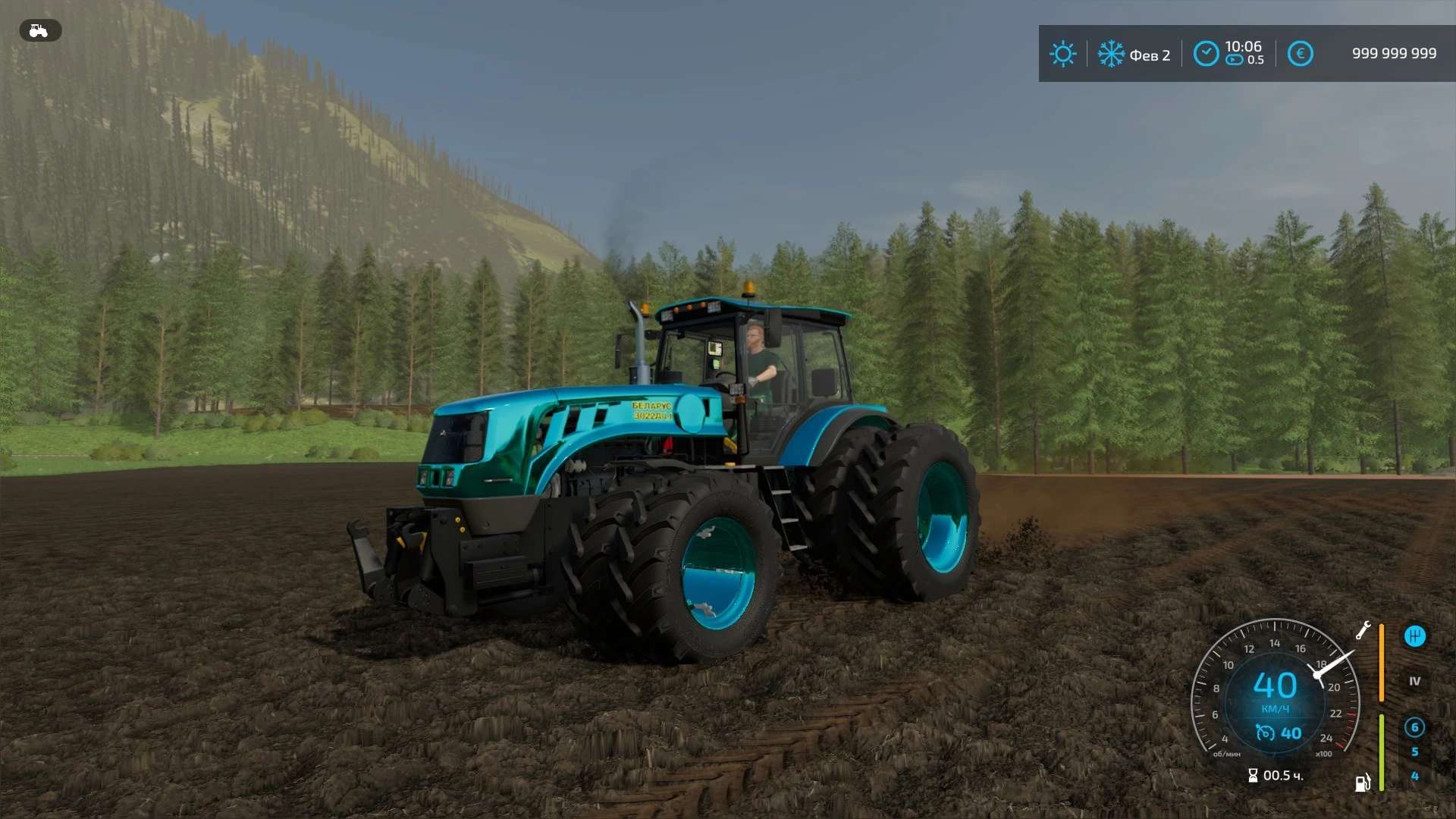
Task: Click the tractor vehicle icon badge
Action: 39,30
